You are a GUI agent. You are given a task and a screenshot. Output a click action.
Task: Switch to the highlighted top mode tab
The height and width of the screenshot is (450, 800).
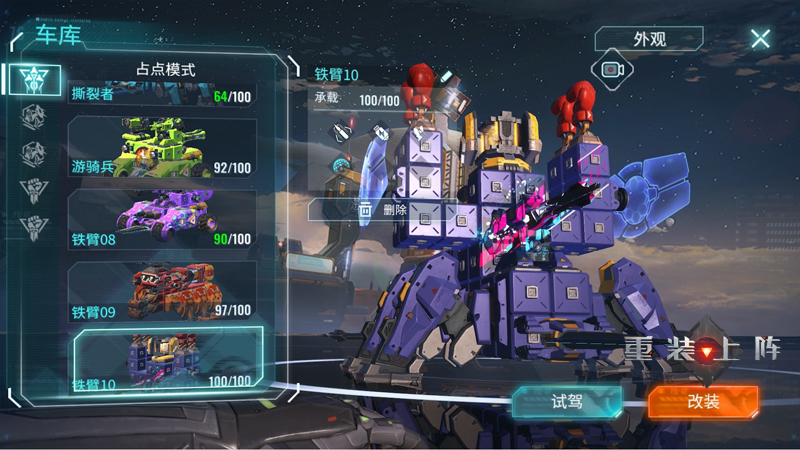click(x=36, y=78)
